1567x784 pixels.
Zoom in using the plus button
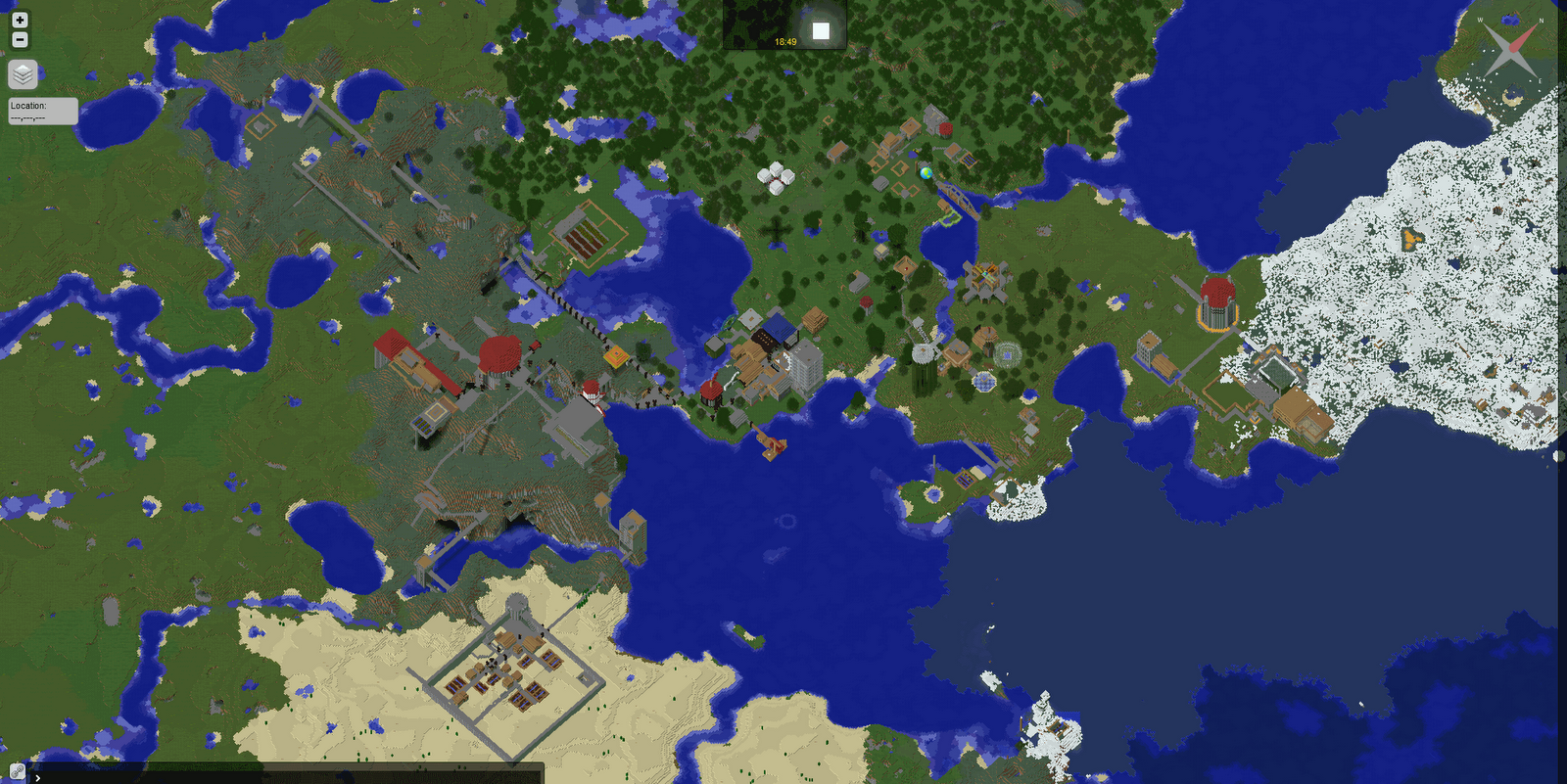click(18, 21)
